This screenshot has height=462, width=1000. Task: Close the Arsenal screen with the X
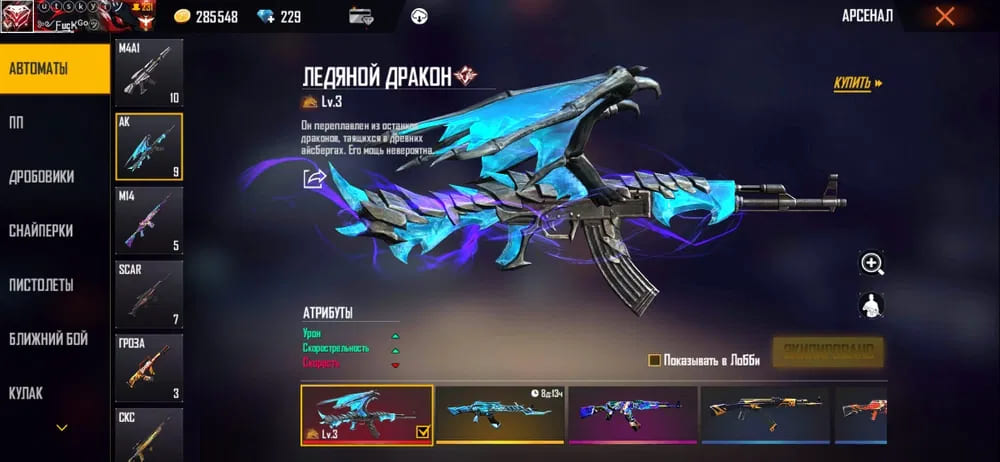point(944,16)
